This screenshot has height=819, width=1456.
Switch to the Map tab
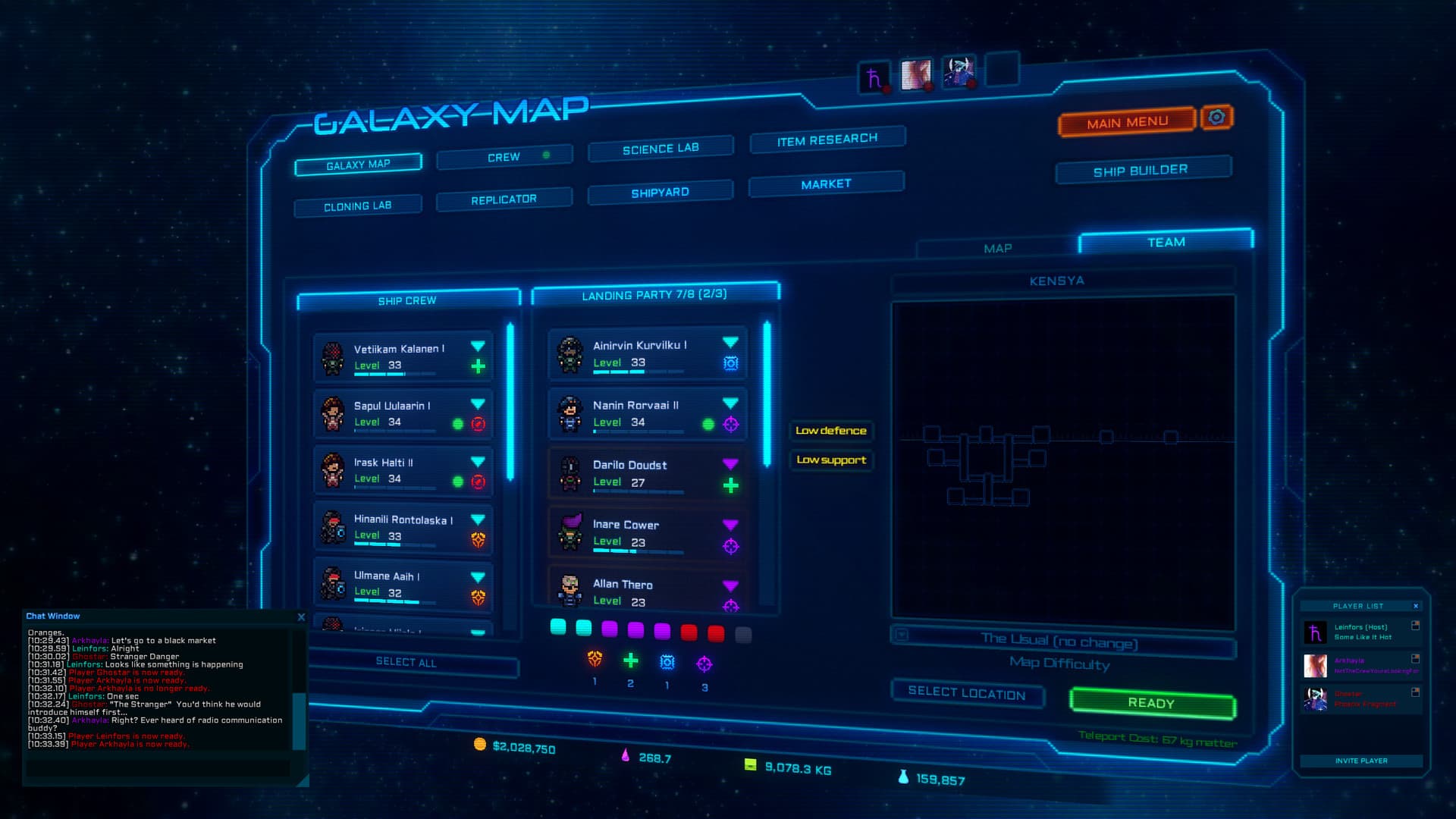pyautogui.click(x=997, y=249)
